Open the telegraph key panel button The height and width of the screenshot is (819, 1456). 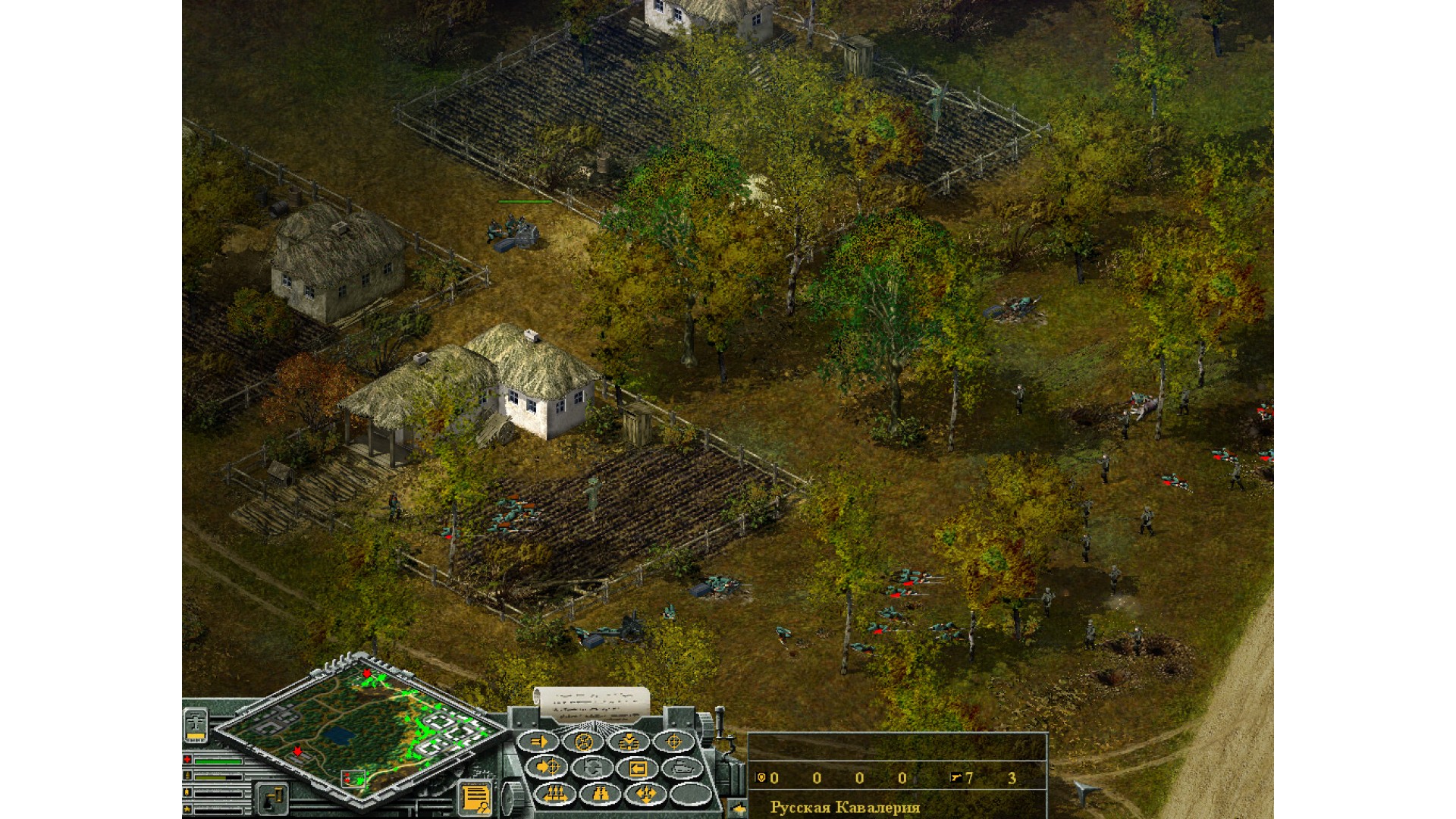click(272, 798)
